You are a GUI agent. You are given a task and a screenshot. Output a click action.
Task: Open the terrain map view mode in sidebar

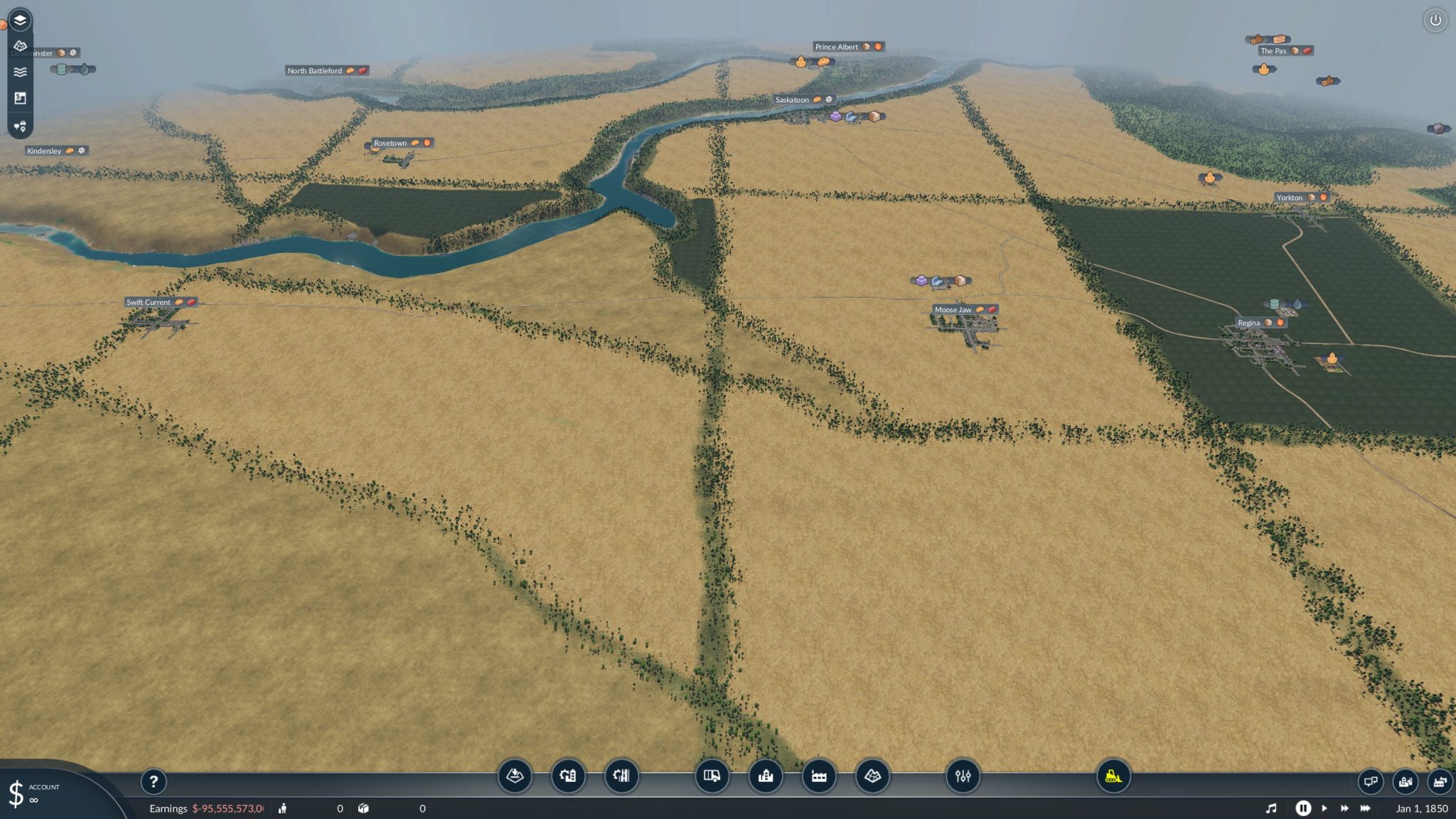point(20,45)
